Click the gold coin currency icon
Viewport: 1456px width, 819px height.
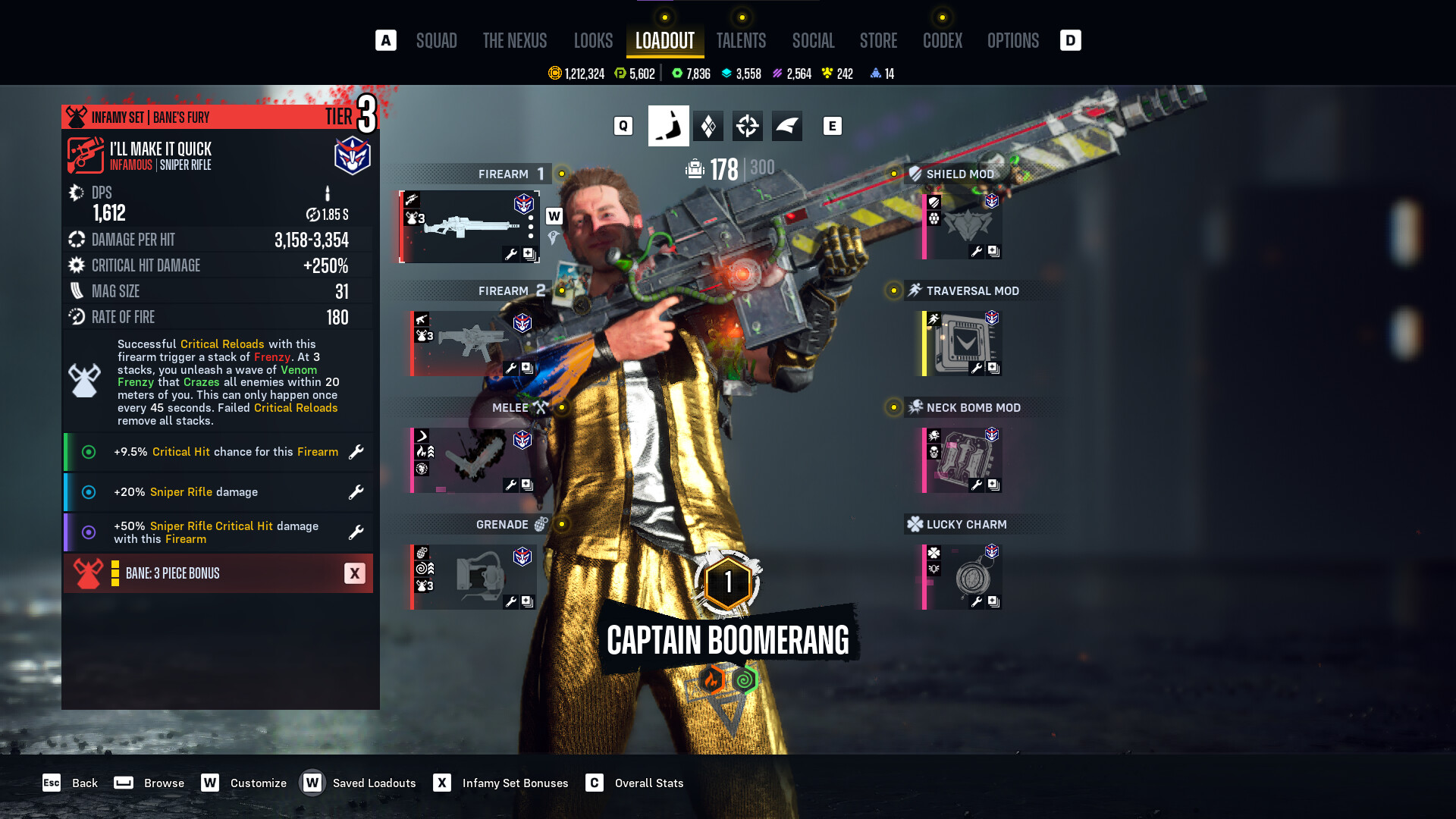pos(553,74)
